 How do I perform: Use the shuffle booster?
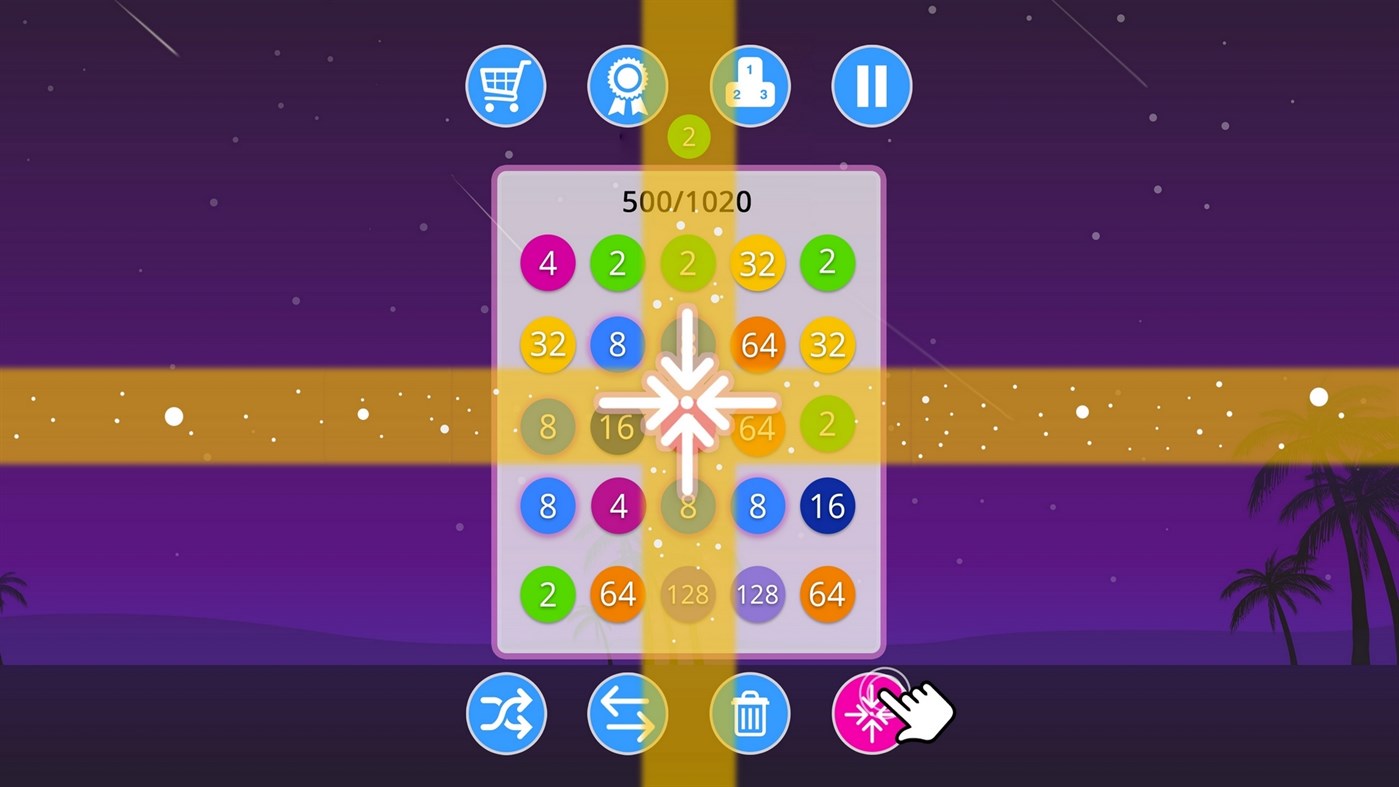click(x=505, y=712)
